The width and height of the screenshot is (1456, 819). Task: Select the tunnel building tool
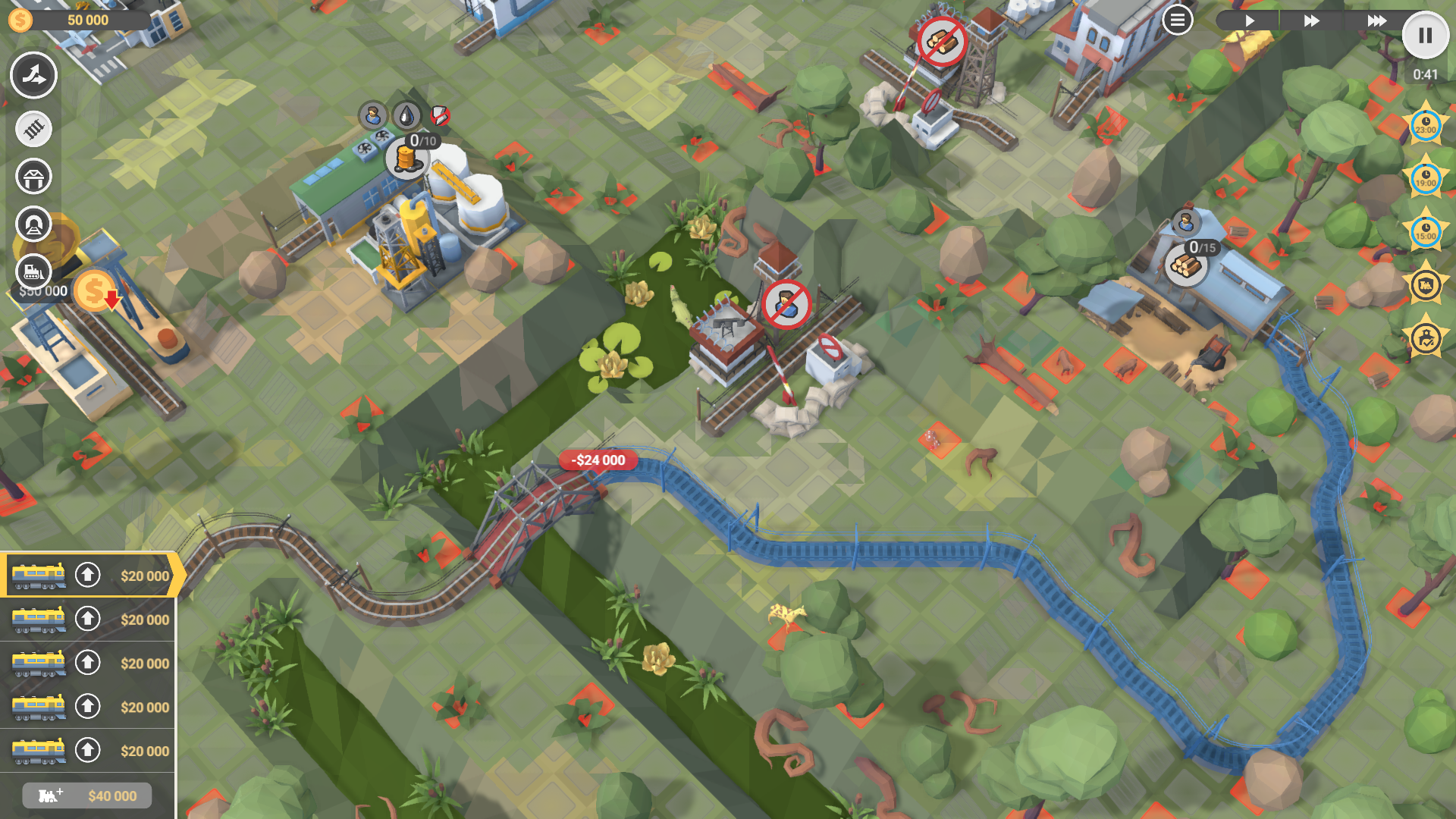coord(33,224)
